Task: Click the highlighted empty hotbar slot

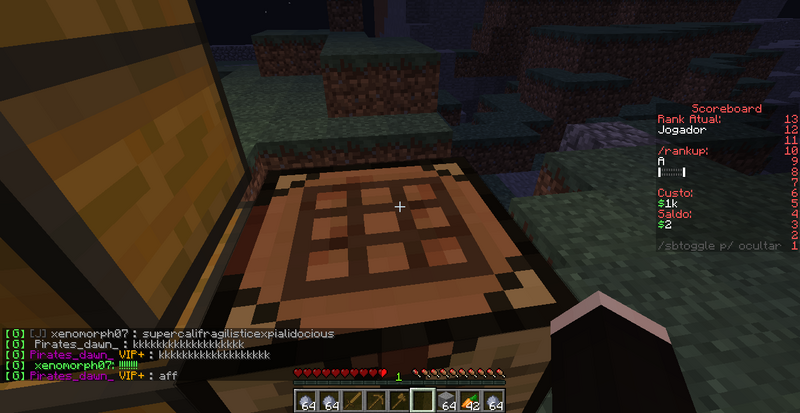Action: coord(421,401)
